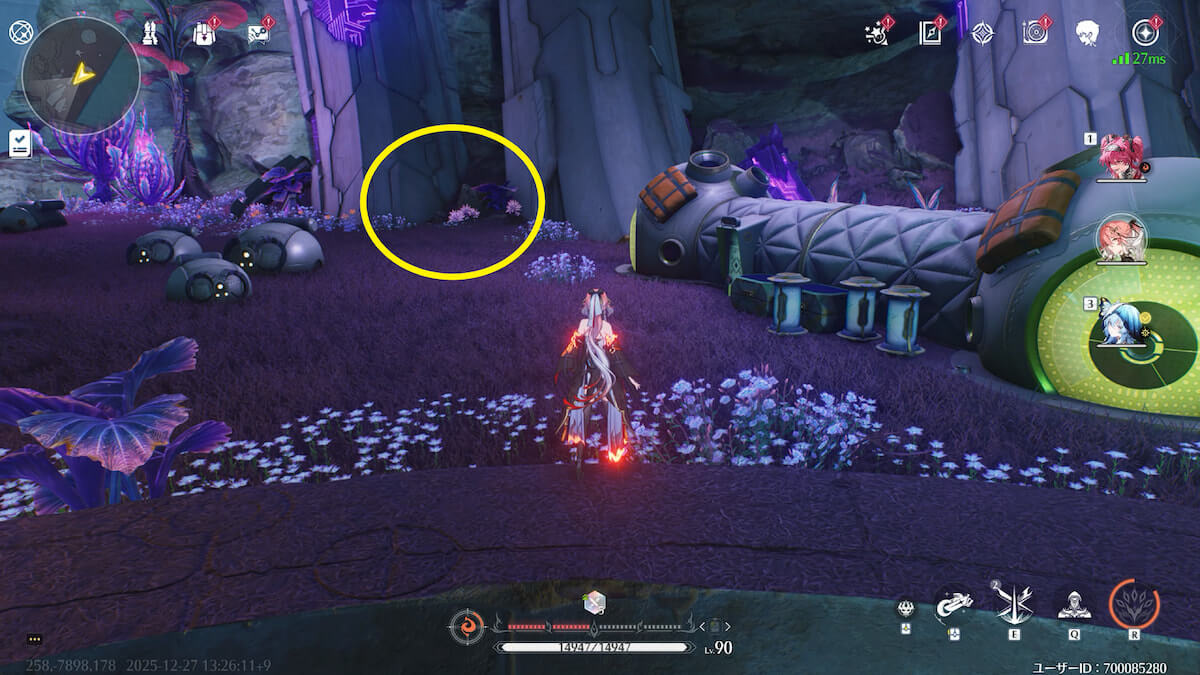
Task: Select the pink-haired active character portrait
Action: tap(1121, 241)
